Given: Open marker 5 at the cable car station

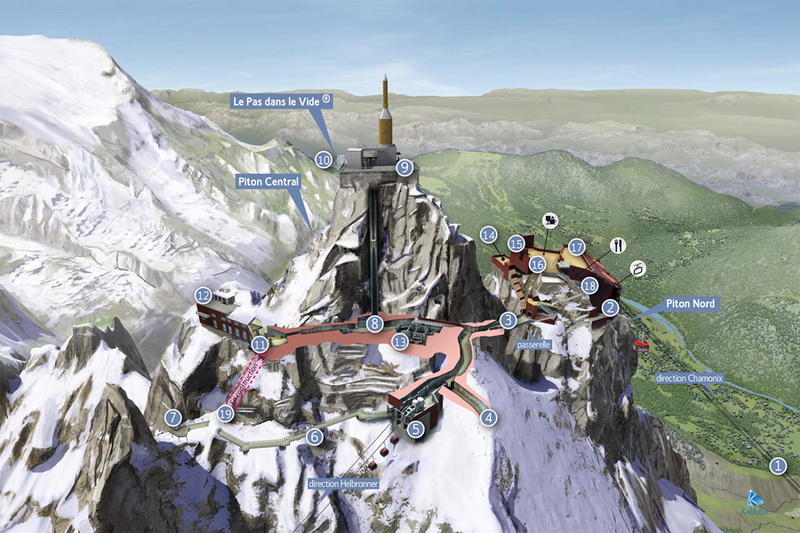Looking at the screenshot, I should click(416, 429).
